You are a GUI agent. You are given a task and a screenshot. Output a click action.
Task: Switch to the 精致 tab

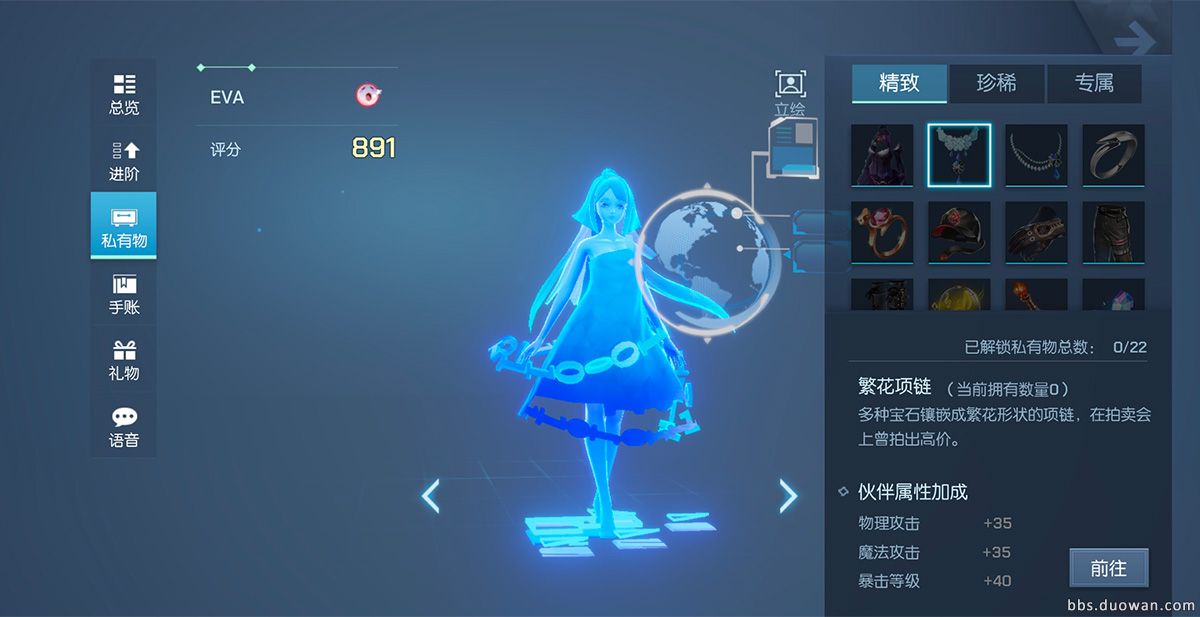[899, 84]
